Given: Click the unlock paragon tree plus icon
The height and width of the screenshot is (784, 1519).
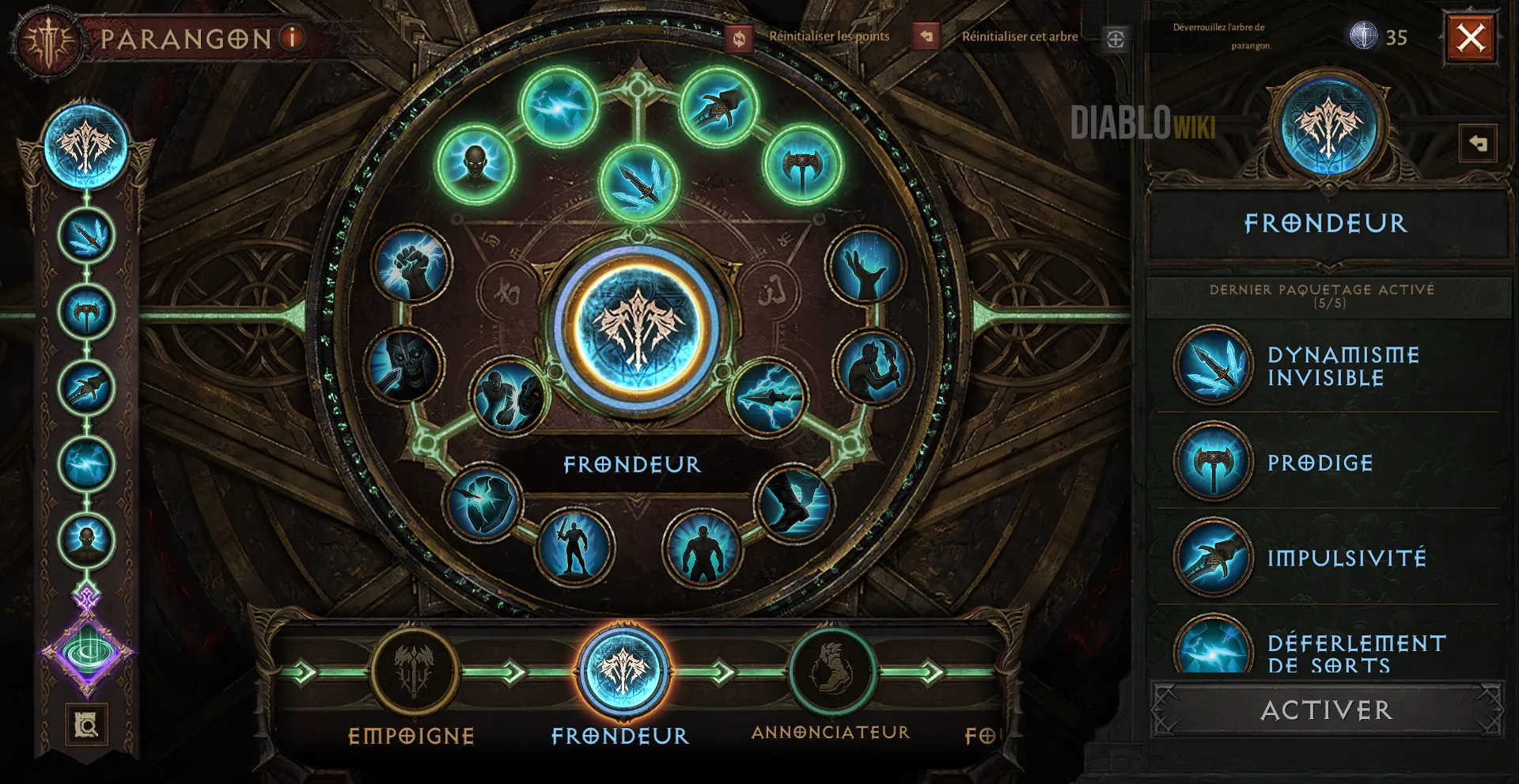Looking at the screenshot, I should coord(1116,39).
